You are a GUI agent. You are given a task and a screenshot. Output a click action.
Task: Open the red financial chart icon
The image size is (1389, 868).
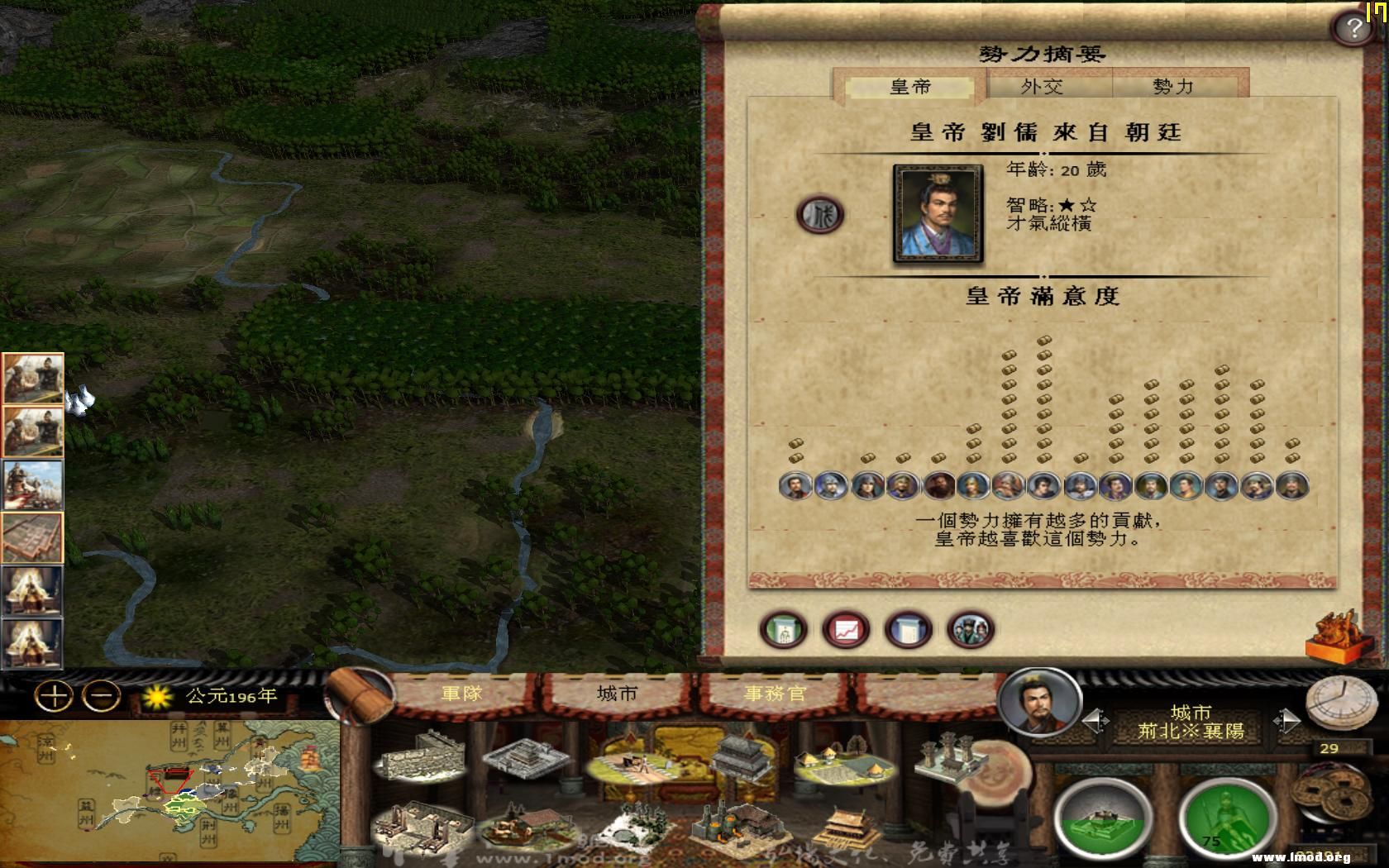pyautogui.click(x=843, y=629)
